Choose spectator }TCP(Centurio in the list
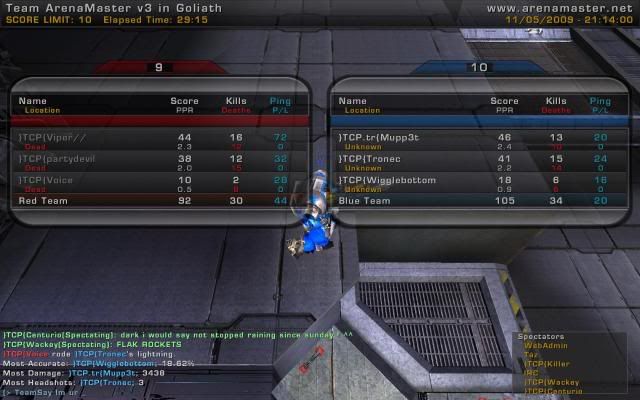 pos(552,390)
